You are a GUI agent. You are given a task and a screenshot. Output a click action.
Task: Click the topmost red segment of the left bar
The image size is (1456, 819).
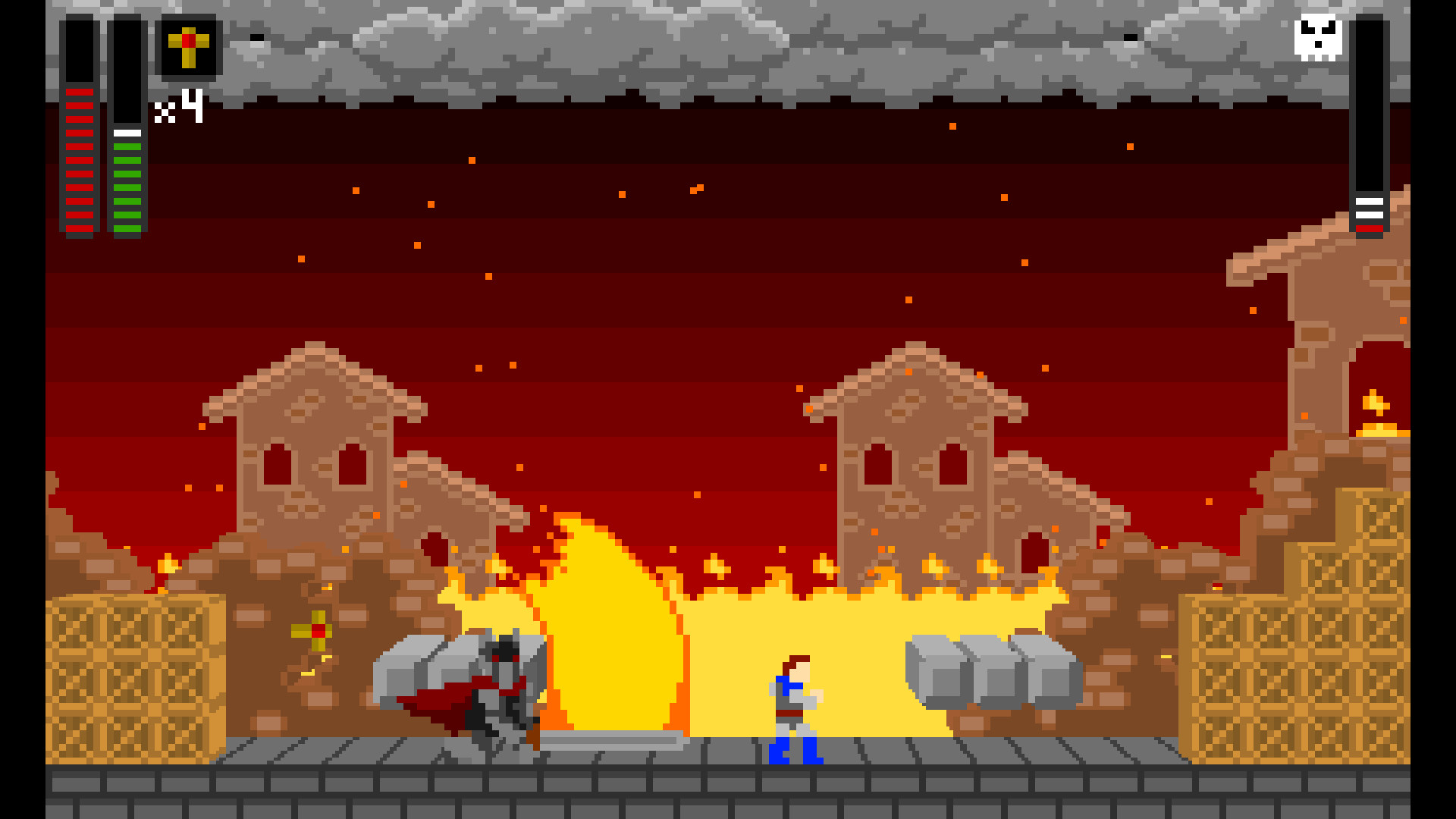(x=79, y=91)
